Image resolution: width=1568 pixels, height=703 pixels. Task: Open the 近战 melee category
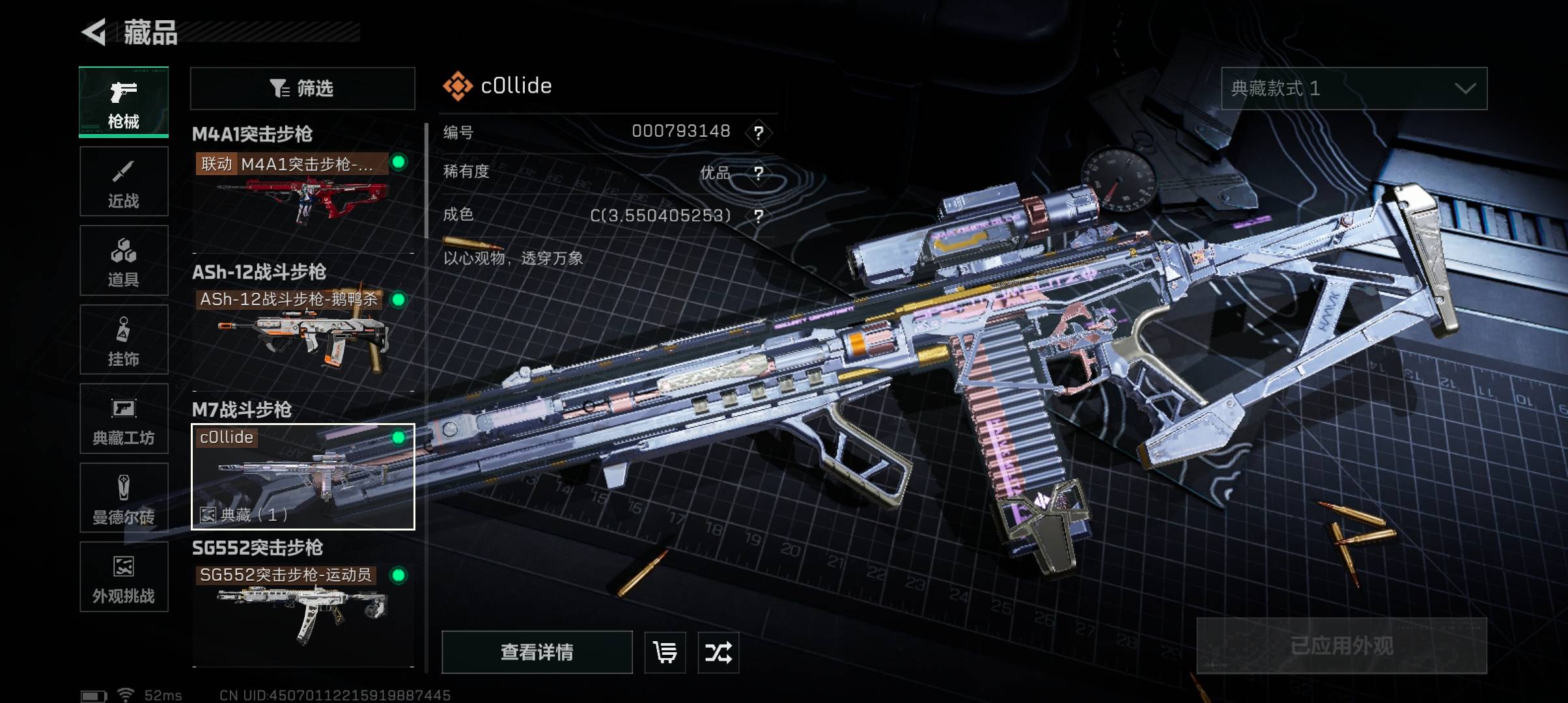(124, 182)
